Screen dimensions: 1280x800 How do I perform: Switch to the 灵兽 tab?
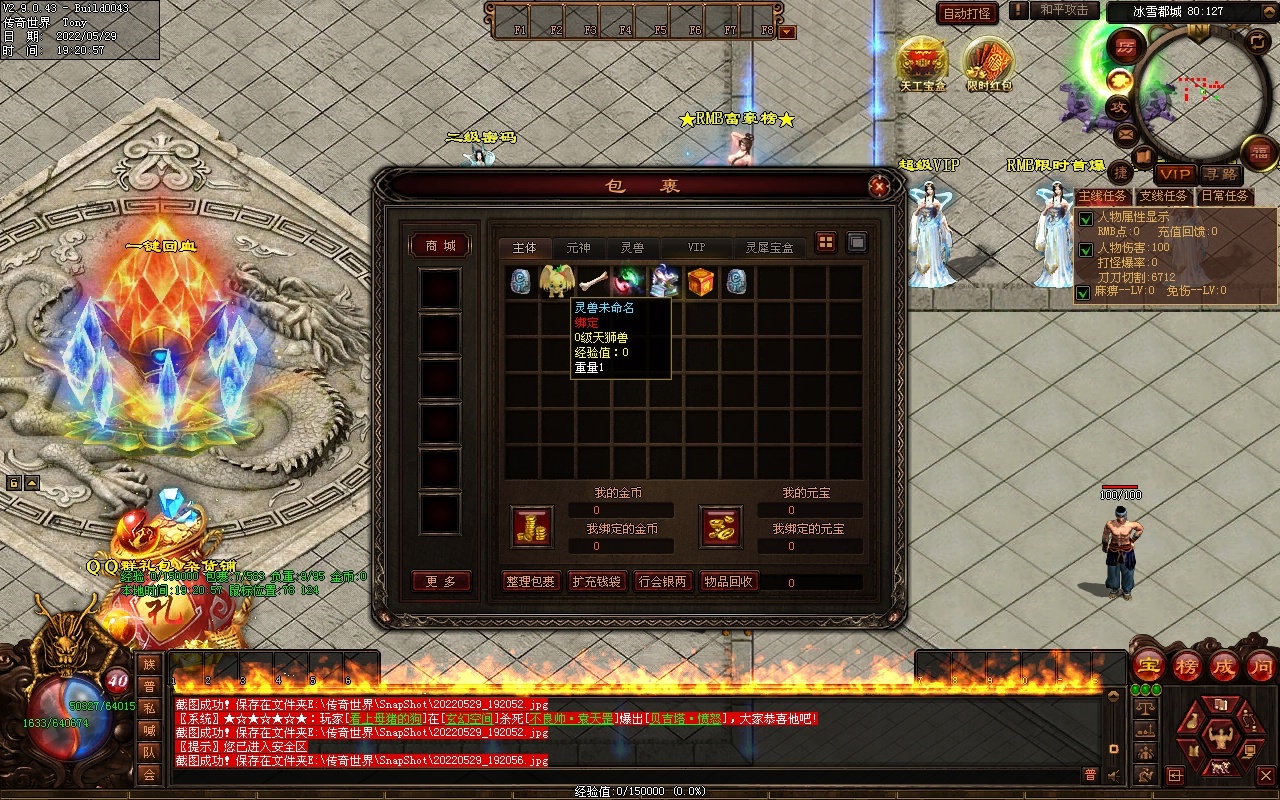tap(632, 247)
